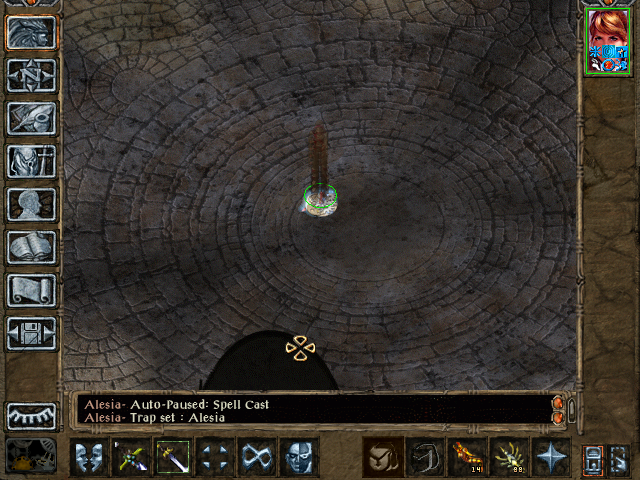
Task: Open the inventory screen
Action: 31,161
